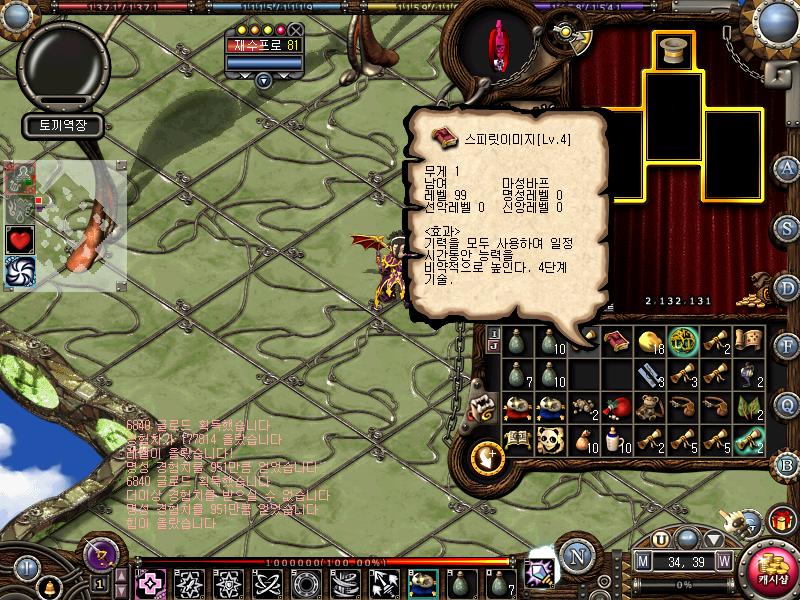Expand the target panel down arrow
The height and width of the screenshot is (600, 800).
pos(263,82)
